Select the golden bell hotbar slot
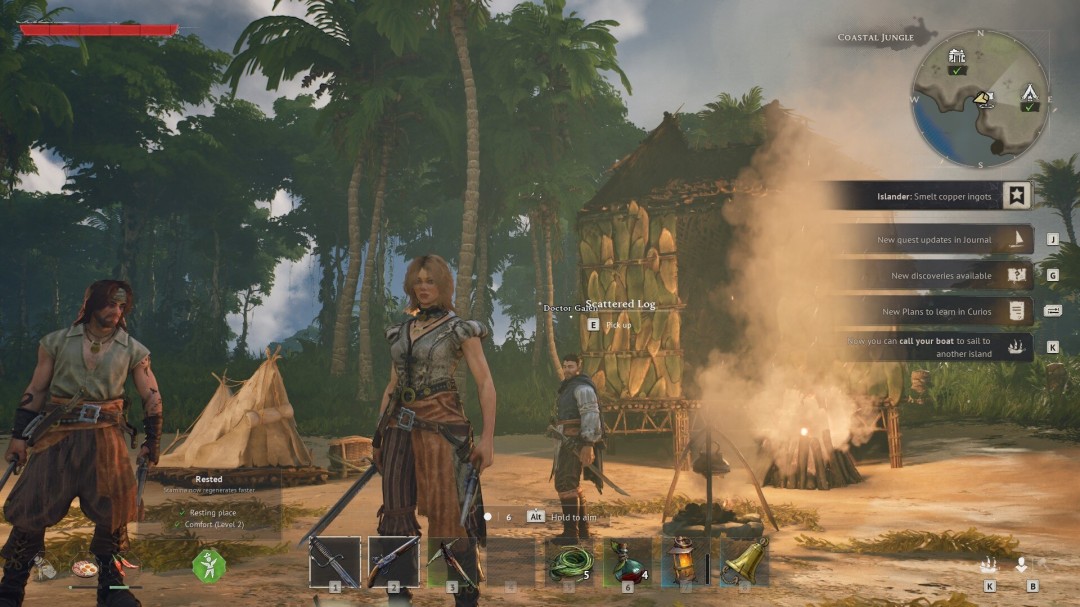This screenshot has height=607, width=1080. [x=744, y=561]
